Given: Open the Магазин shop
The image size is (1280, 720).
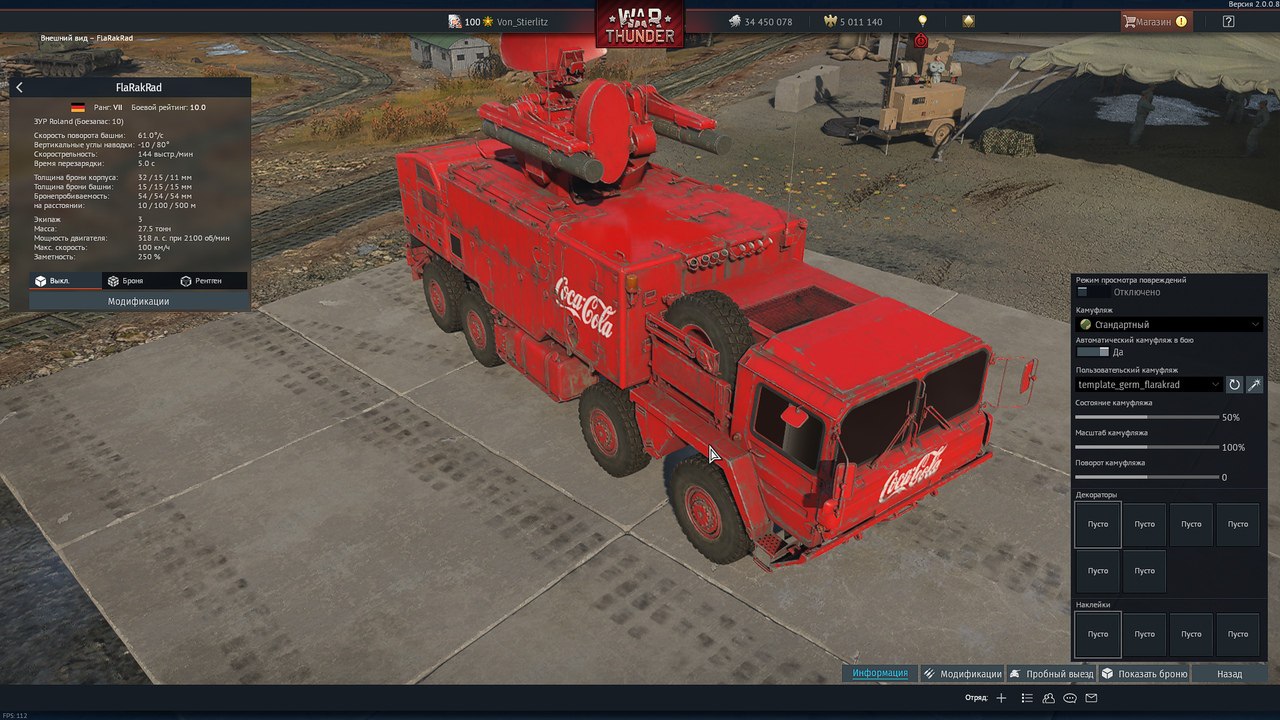Looking at the screenshot, I should point(1155,21).
